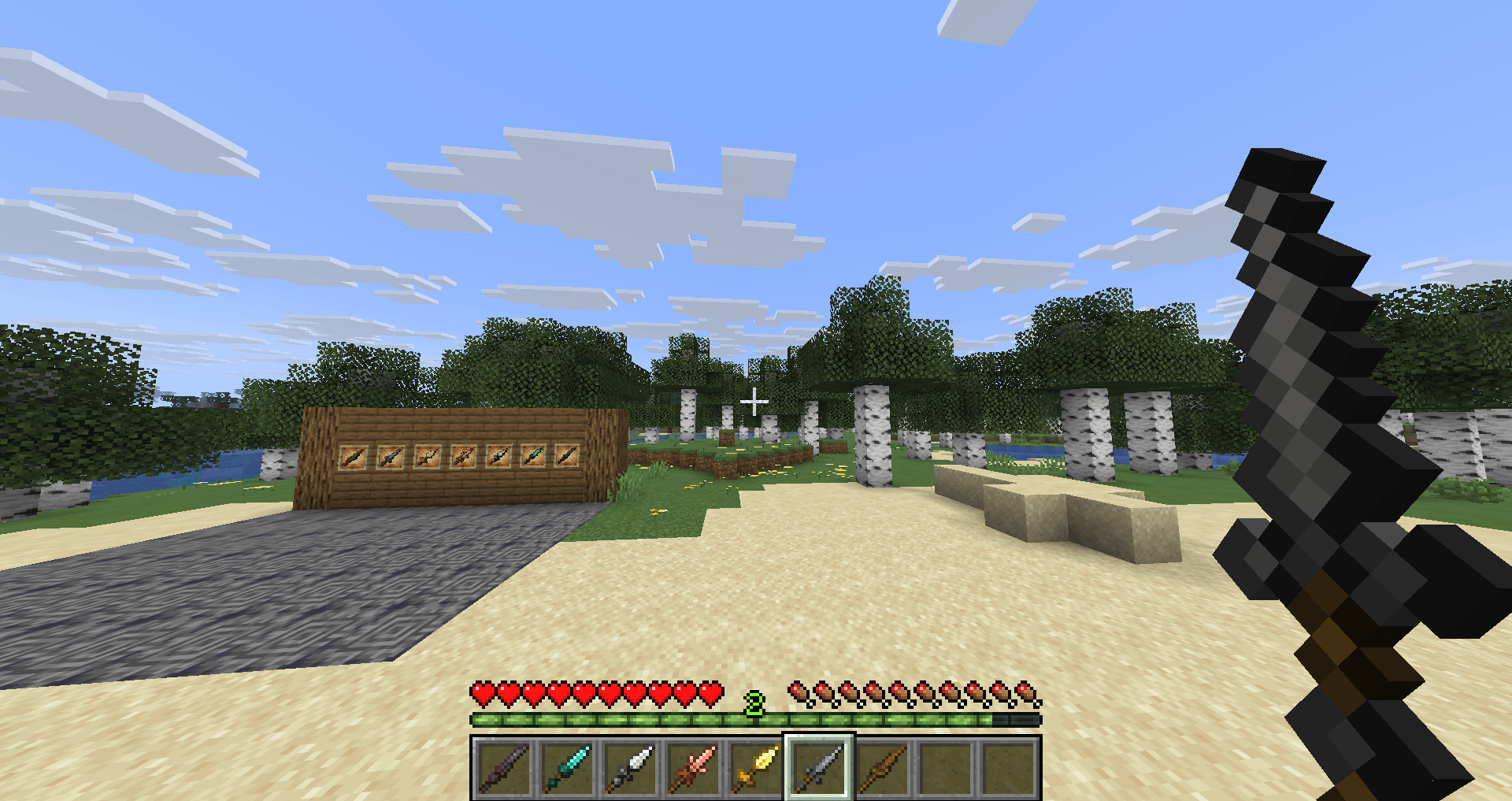Click the green XP progress bar

[x=756, y=720]
